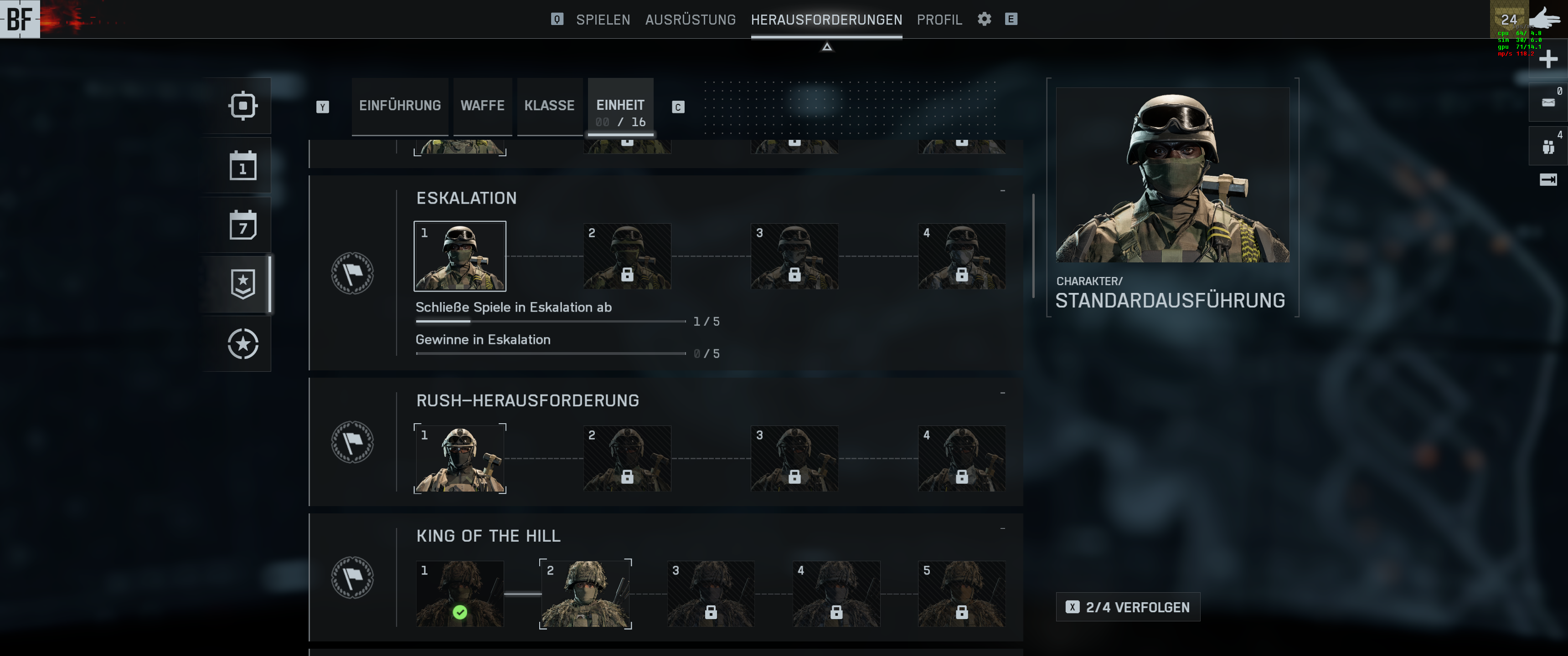Show the Klasse challenges tab
This screenshot has width=1568, height=656.
coord(549,106)
